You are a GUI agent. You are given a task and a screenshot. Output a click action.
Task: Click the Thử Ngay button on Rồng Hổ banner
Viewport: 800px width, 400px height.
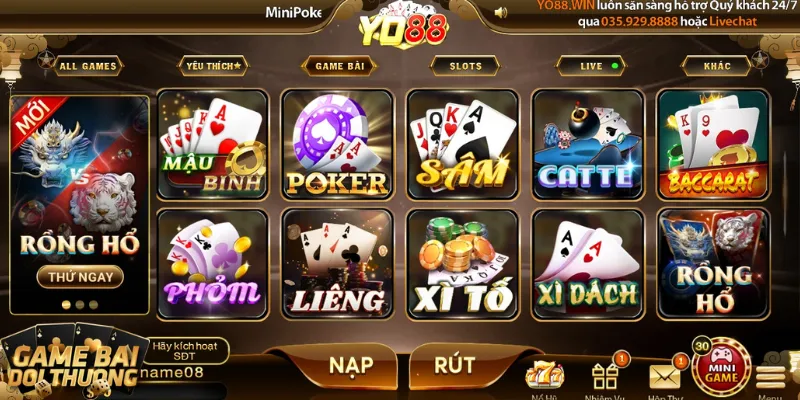[80, 276]
